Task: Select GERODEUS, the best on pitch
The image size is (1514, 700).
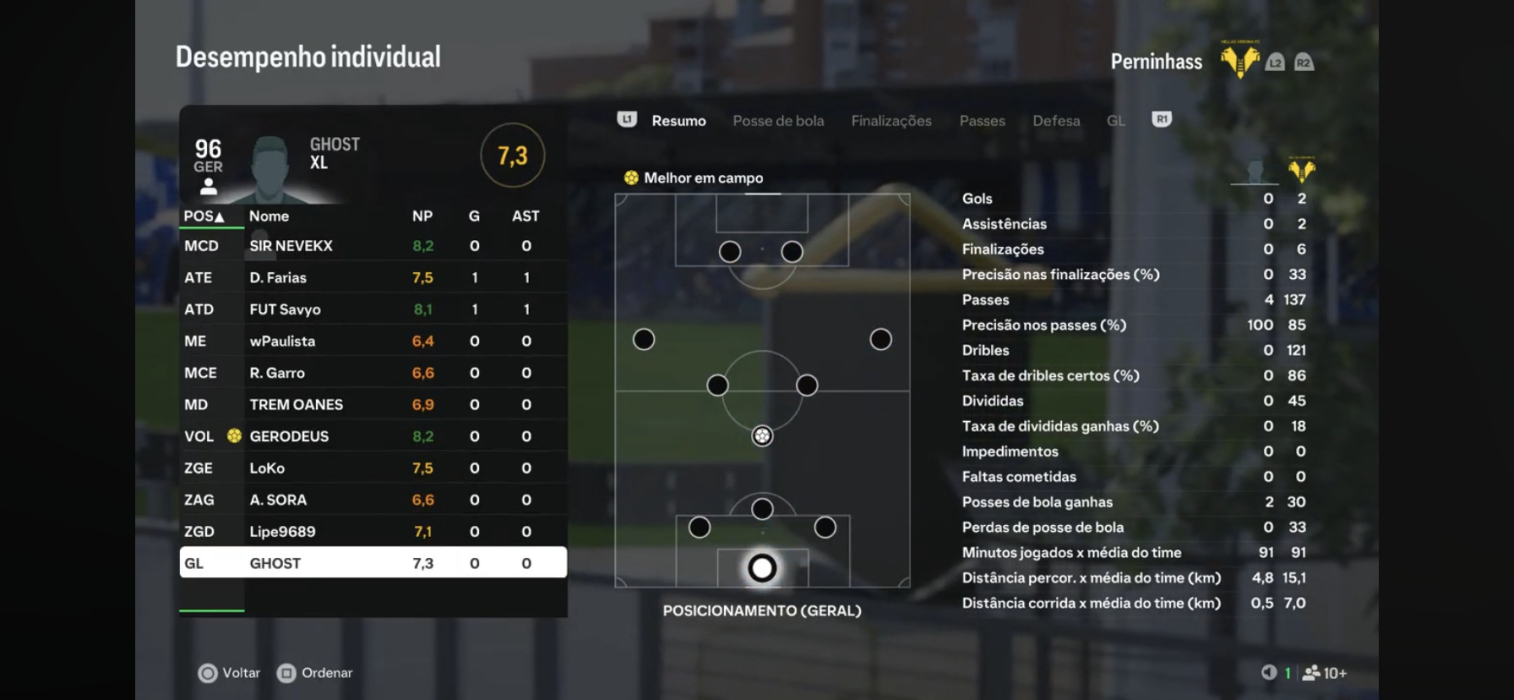Action: pyautogui.click(x=372, y=437)
